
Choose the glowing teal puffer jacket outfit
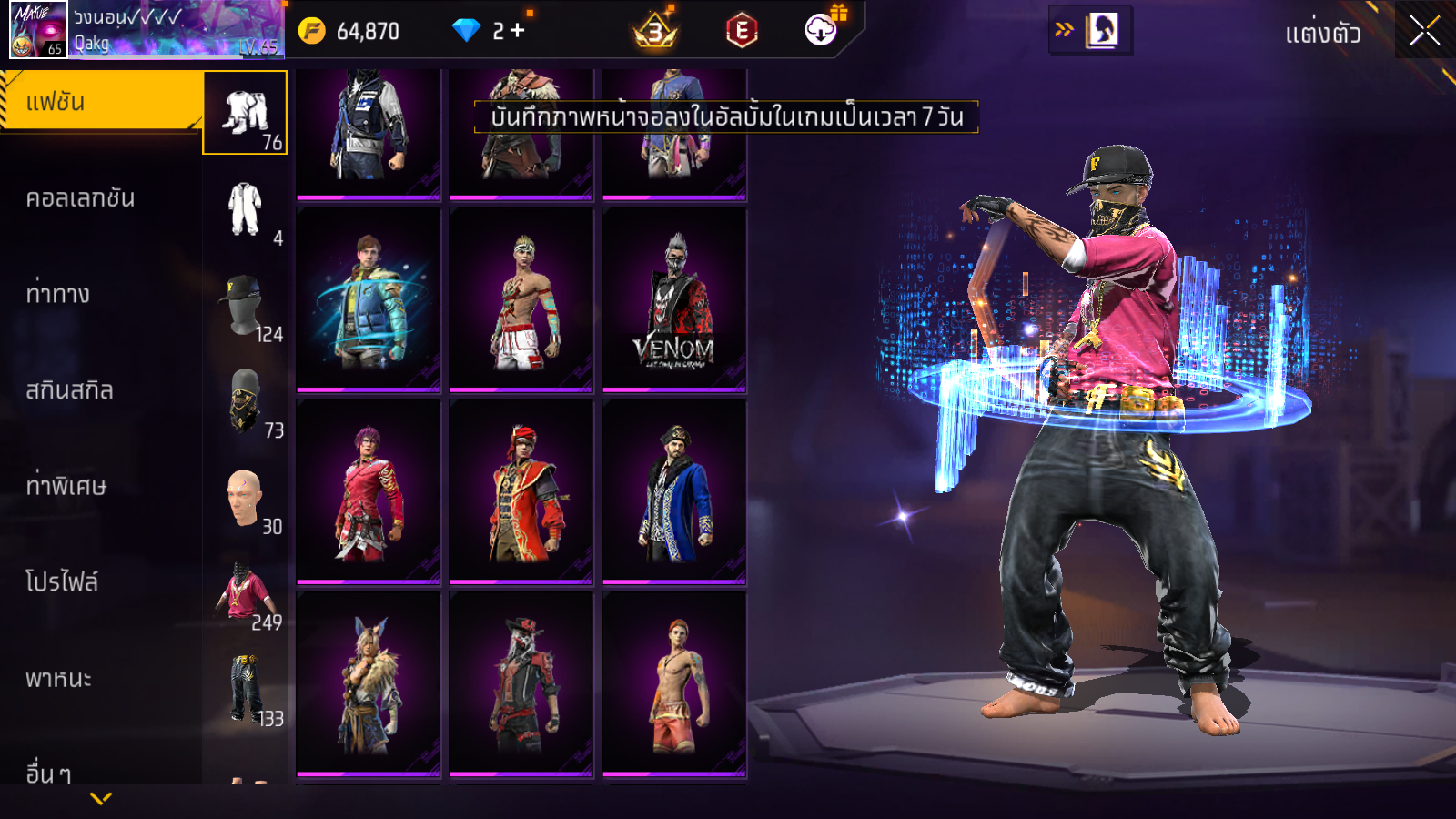tap(369, 301)
